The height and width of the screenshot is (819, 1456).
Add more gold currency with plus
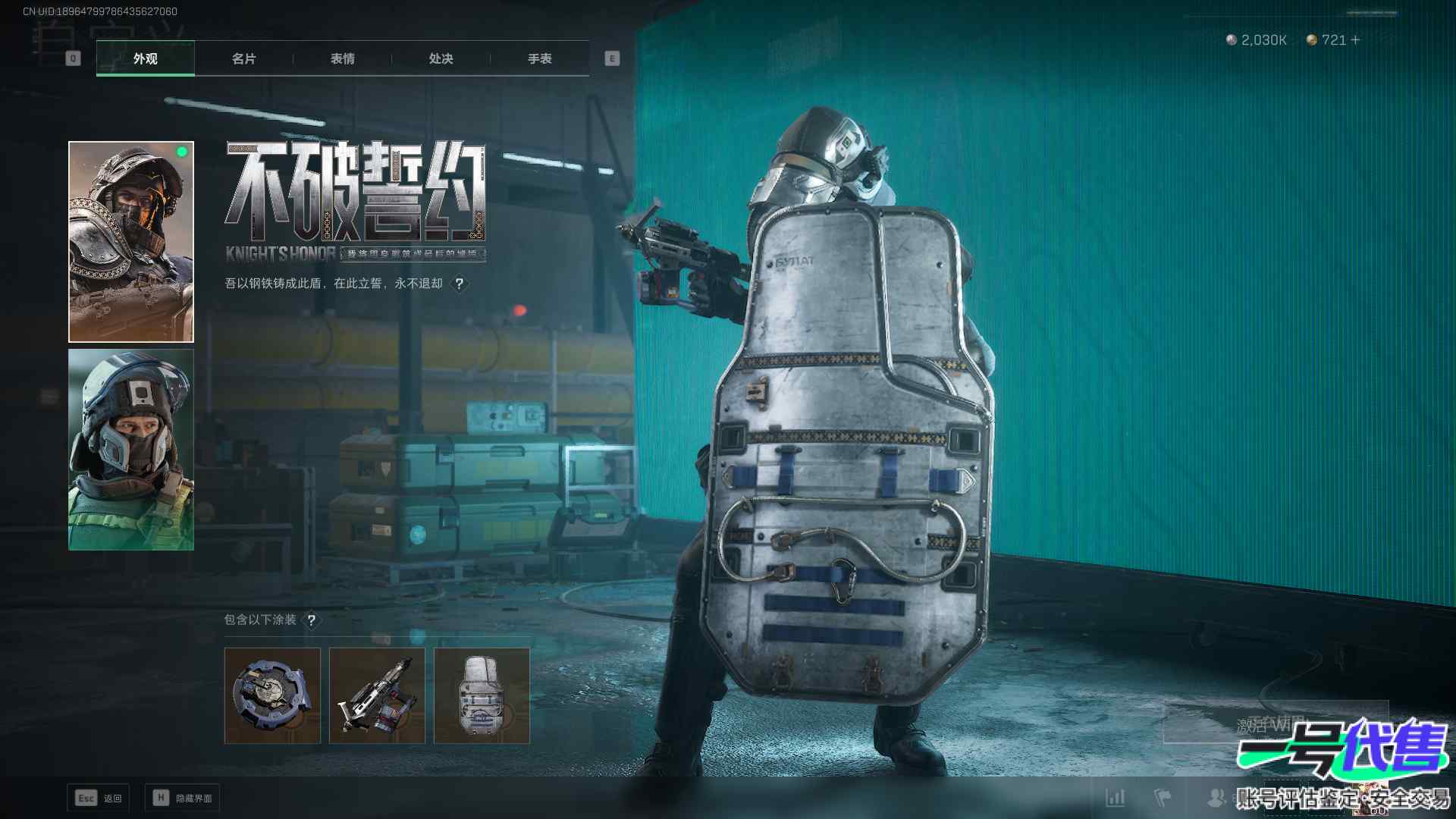pos(1355,39)
